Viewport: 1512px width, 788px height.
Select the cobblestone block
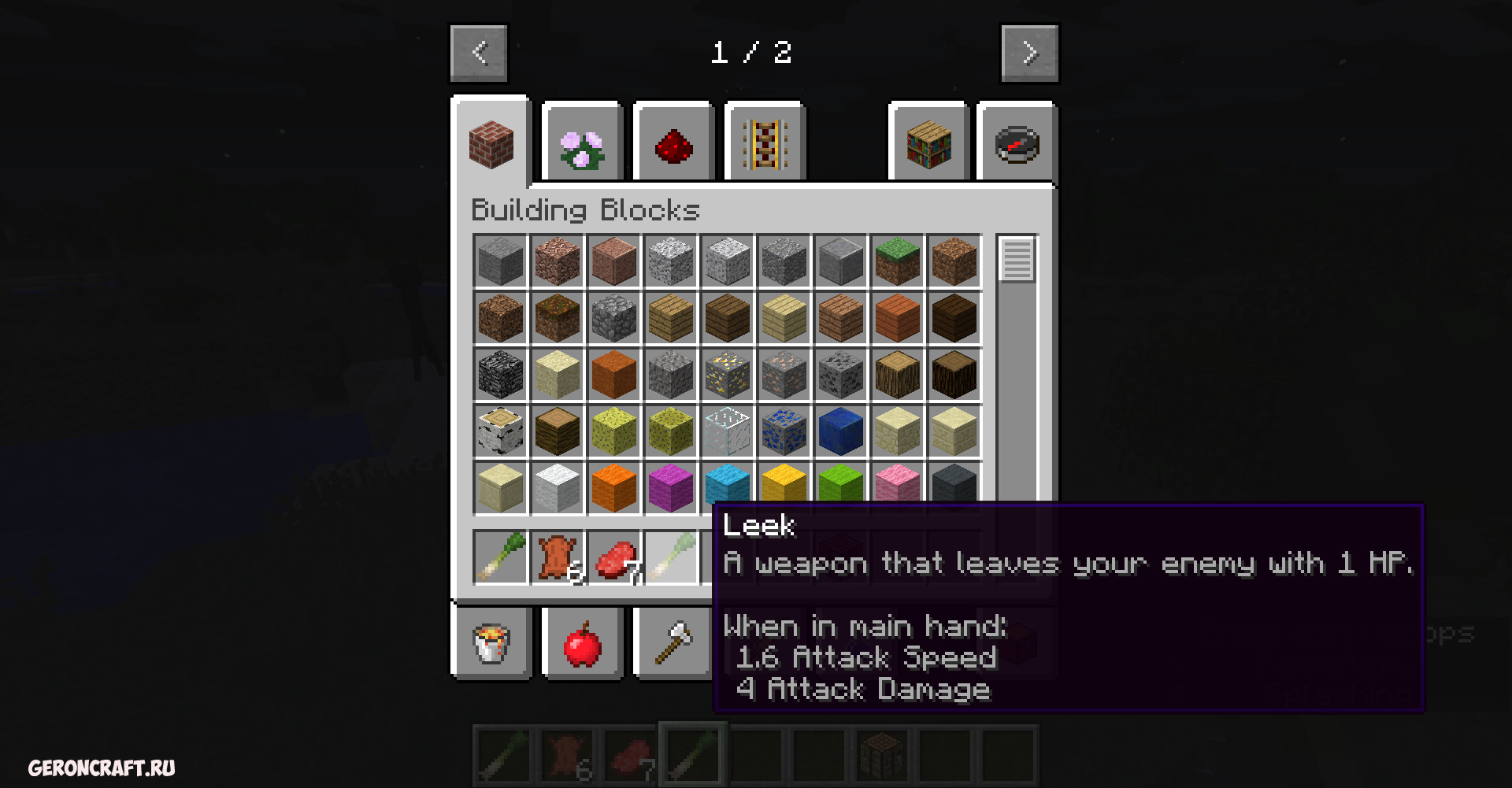point(613,318)
